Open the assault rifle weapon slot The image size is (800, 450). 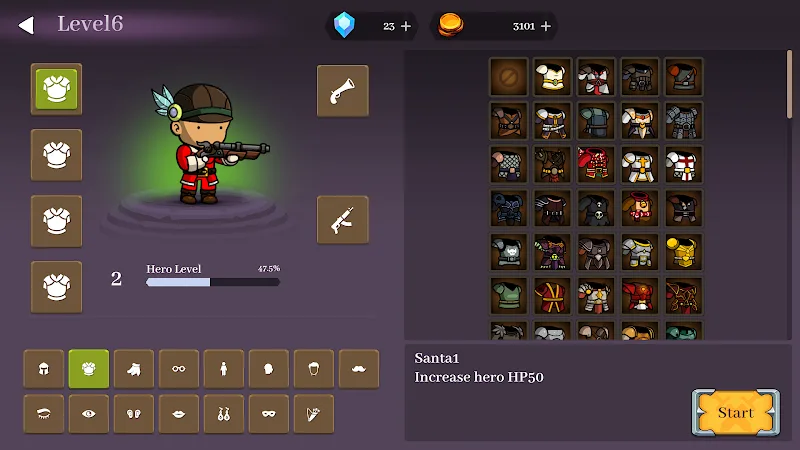[342, 220]
